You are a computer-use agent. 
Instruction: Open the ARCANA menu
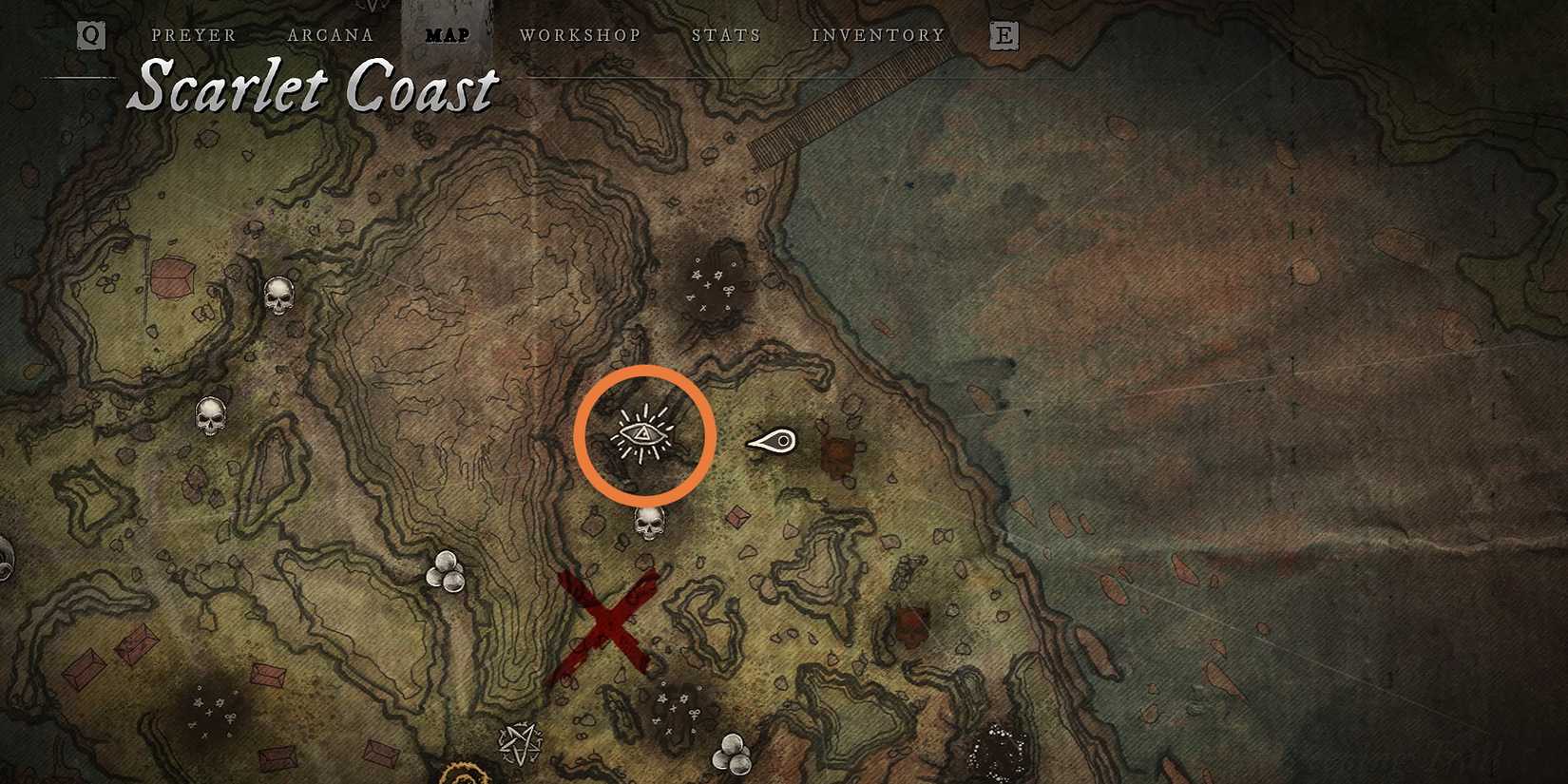pos(331,35)
